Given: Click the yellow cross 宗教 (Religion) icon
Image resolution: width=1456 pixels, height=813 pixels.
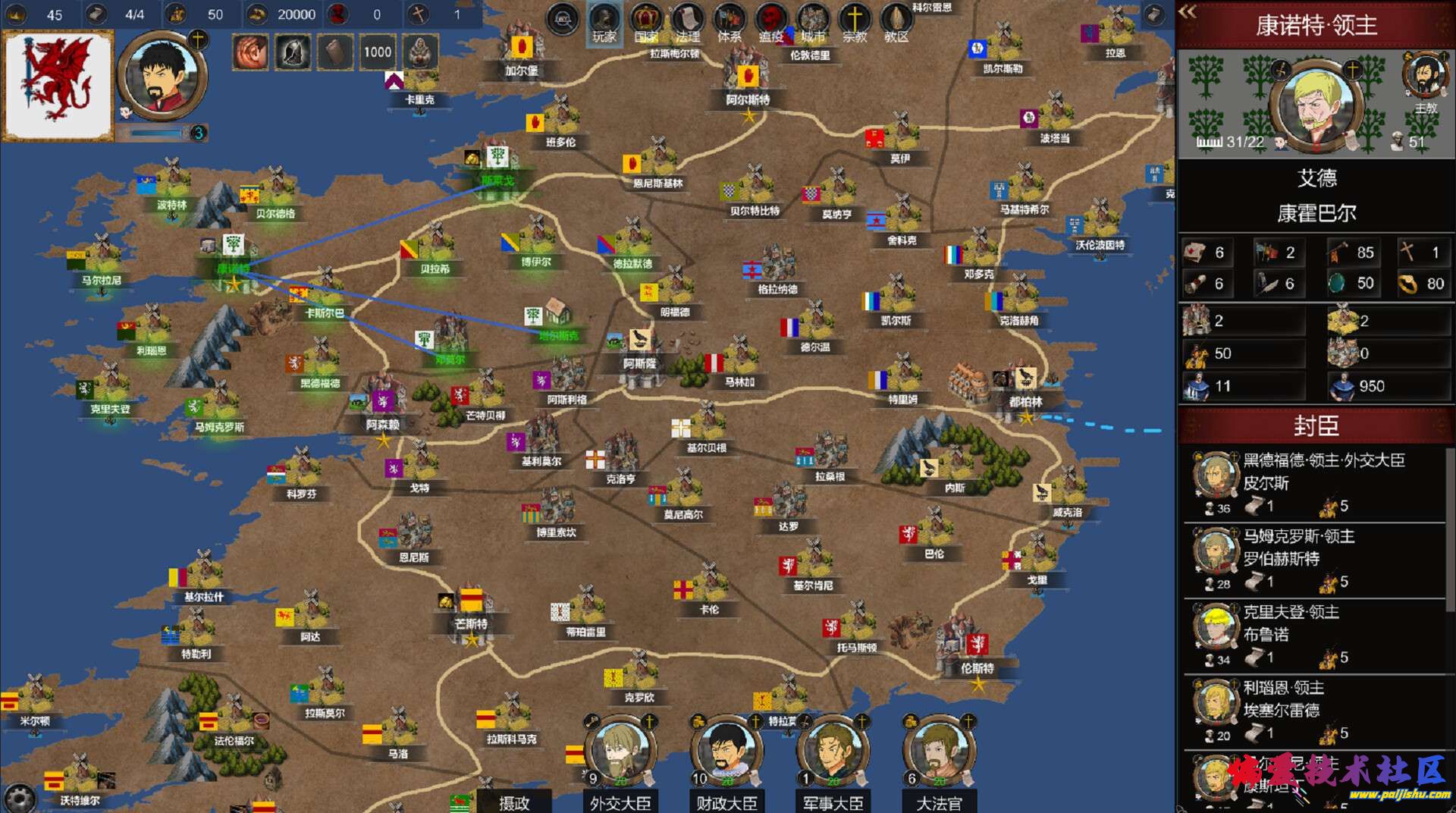Looking at the screenshot, I should 854,21.
